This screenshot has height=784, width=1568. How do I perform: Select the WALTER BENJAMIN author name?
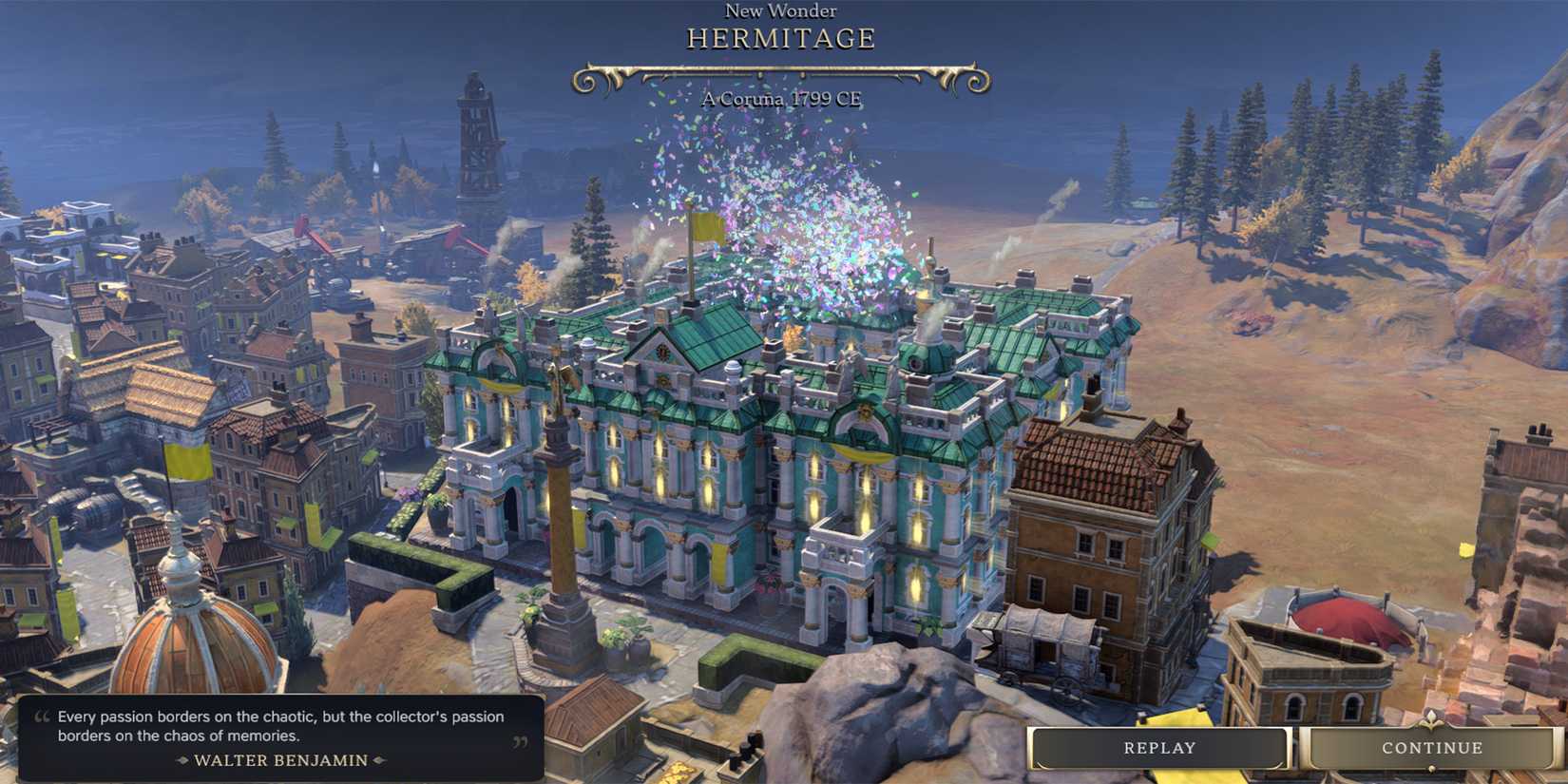280,760
